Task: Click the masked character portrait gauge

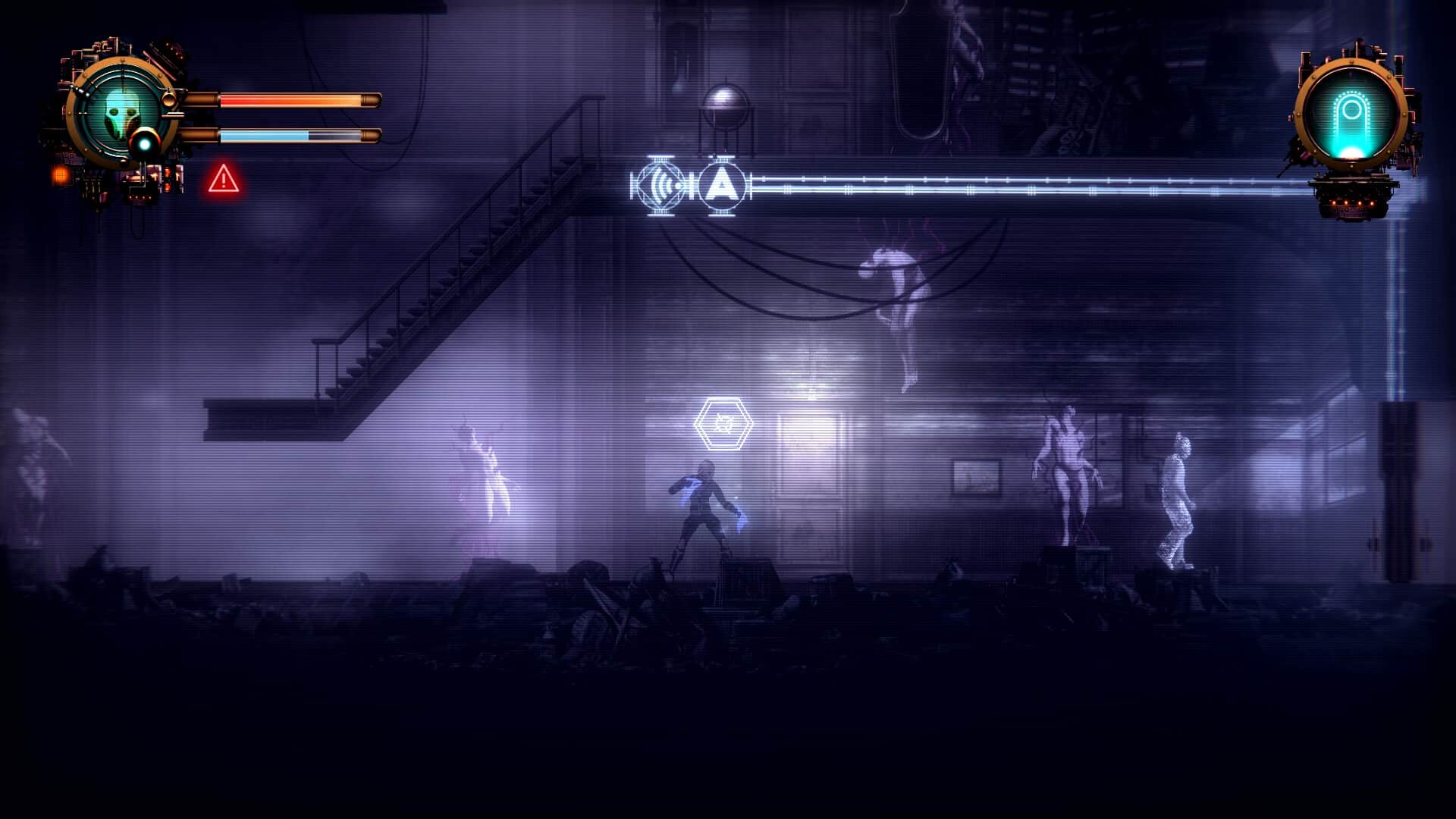Action: coord(120,114)
